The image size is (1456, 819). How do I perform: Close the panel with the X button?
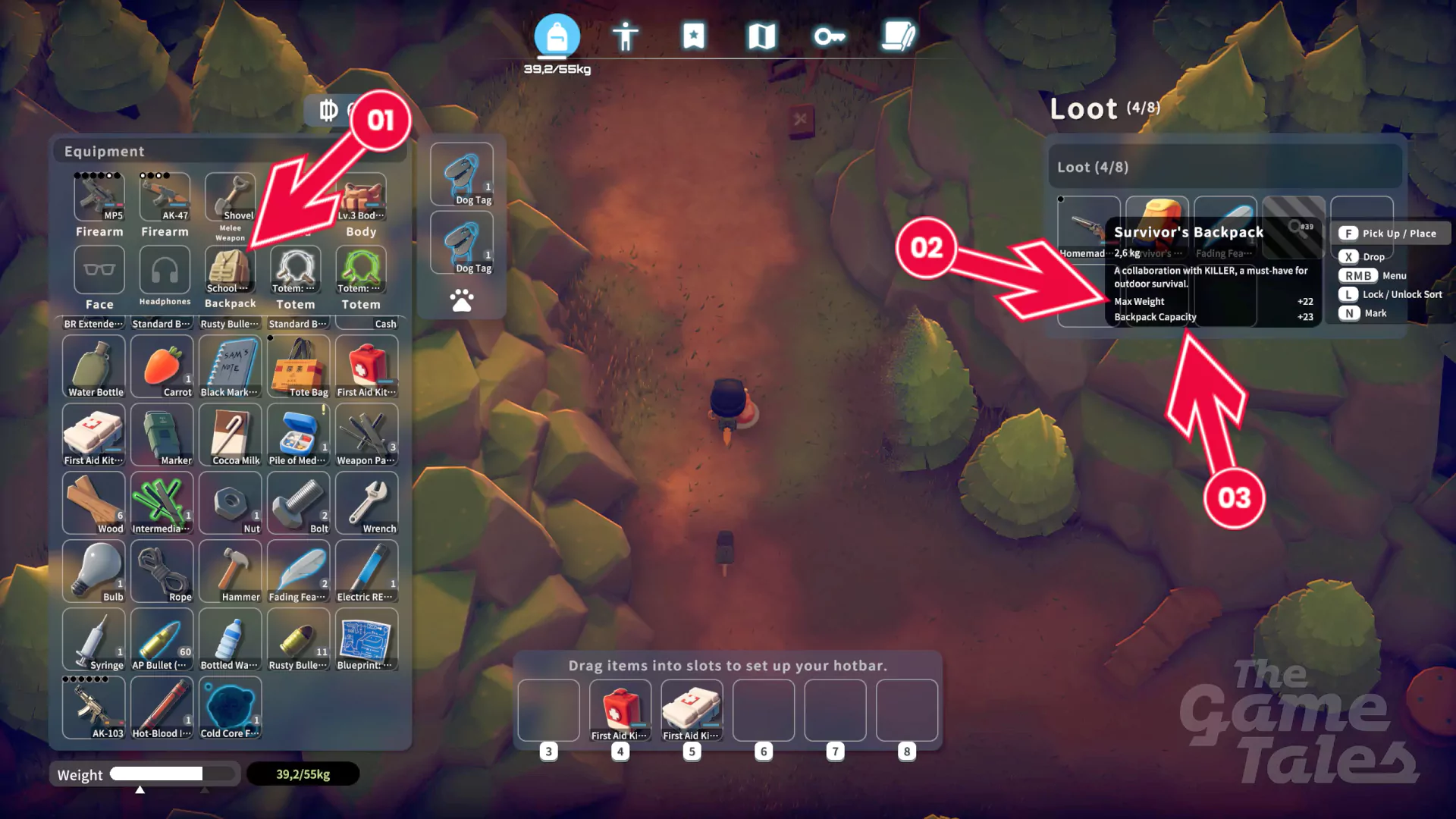(800, 119)
